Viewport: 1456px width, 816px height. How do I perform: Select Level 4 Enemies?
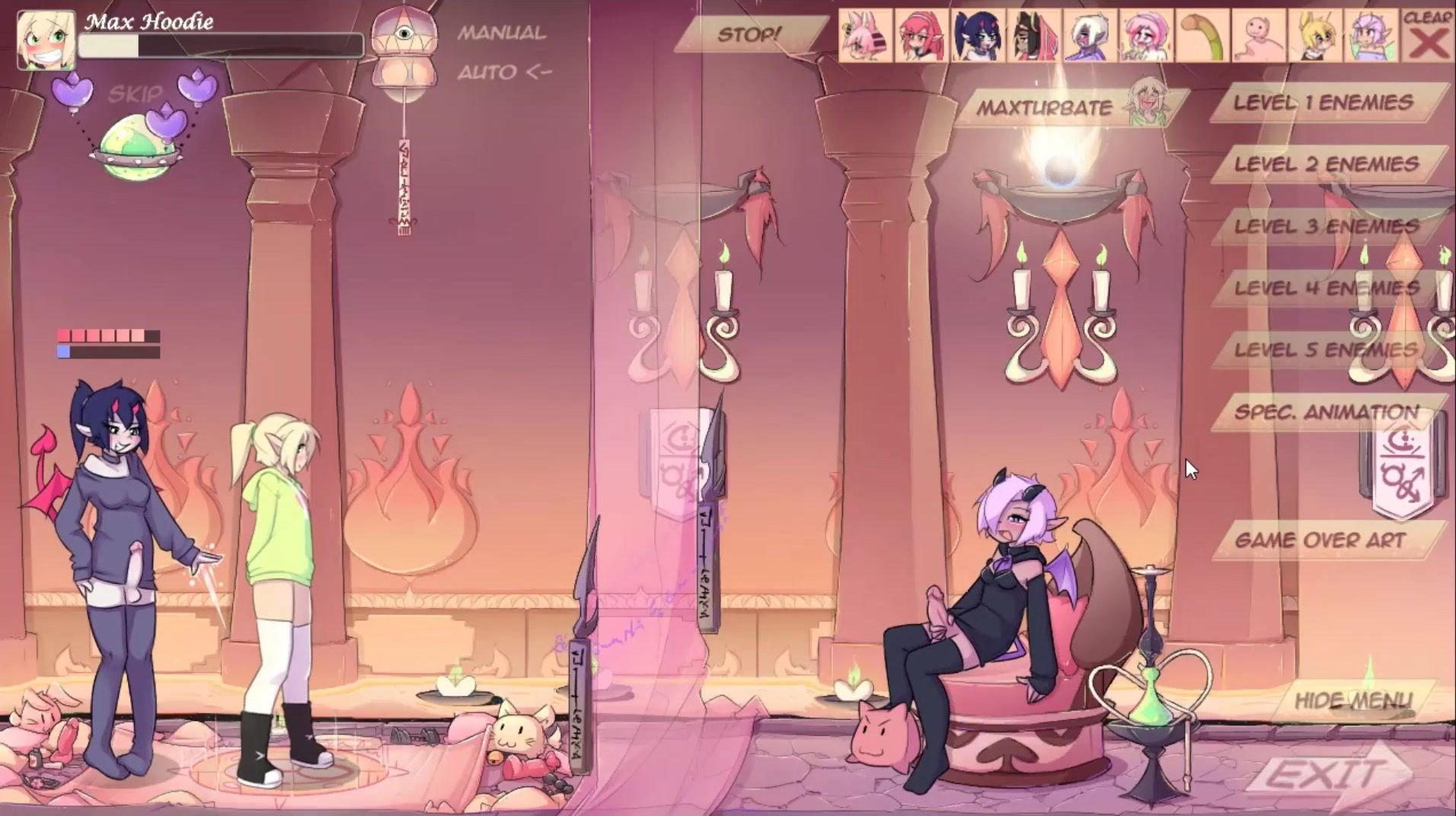[x=1327, y=288]
